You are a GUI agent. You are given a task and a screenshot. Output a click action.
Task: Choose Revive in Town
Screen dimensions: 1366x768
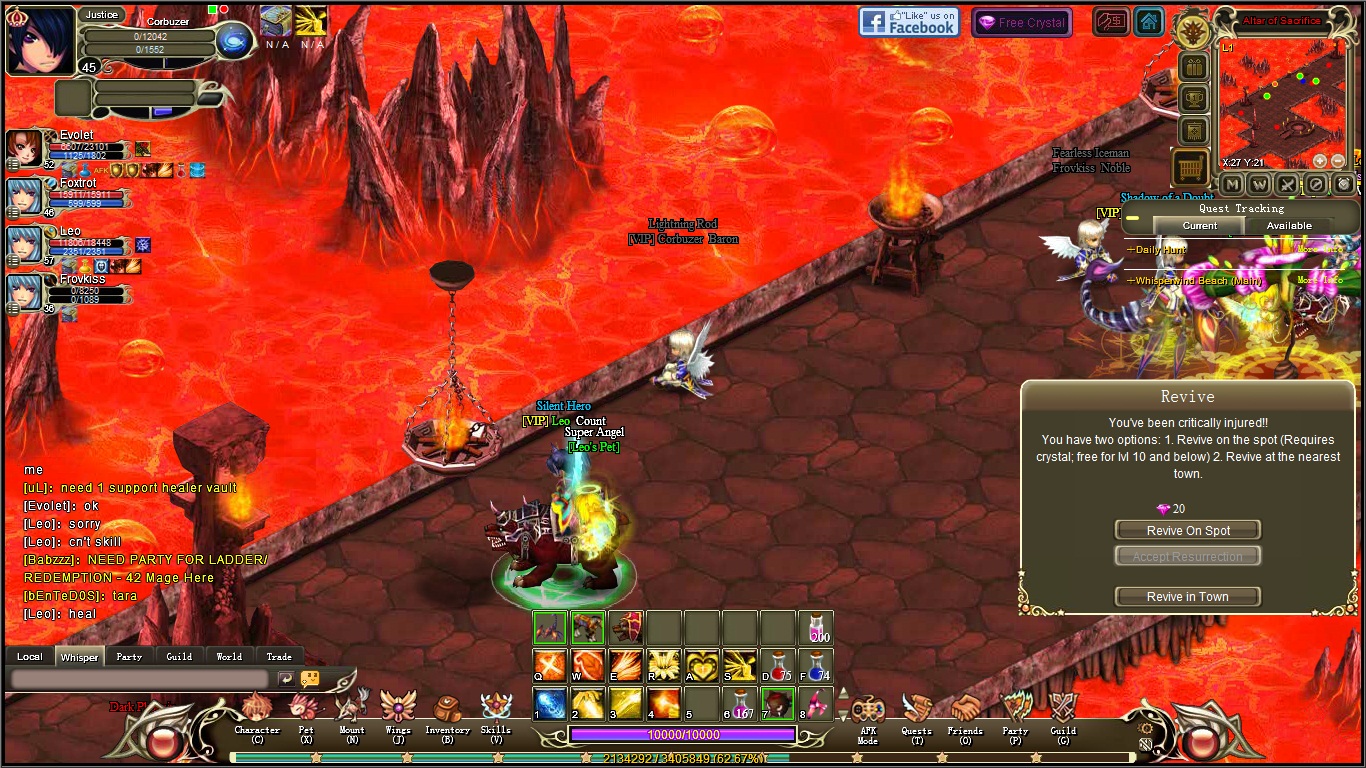click(1188, 596)
